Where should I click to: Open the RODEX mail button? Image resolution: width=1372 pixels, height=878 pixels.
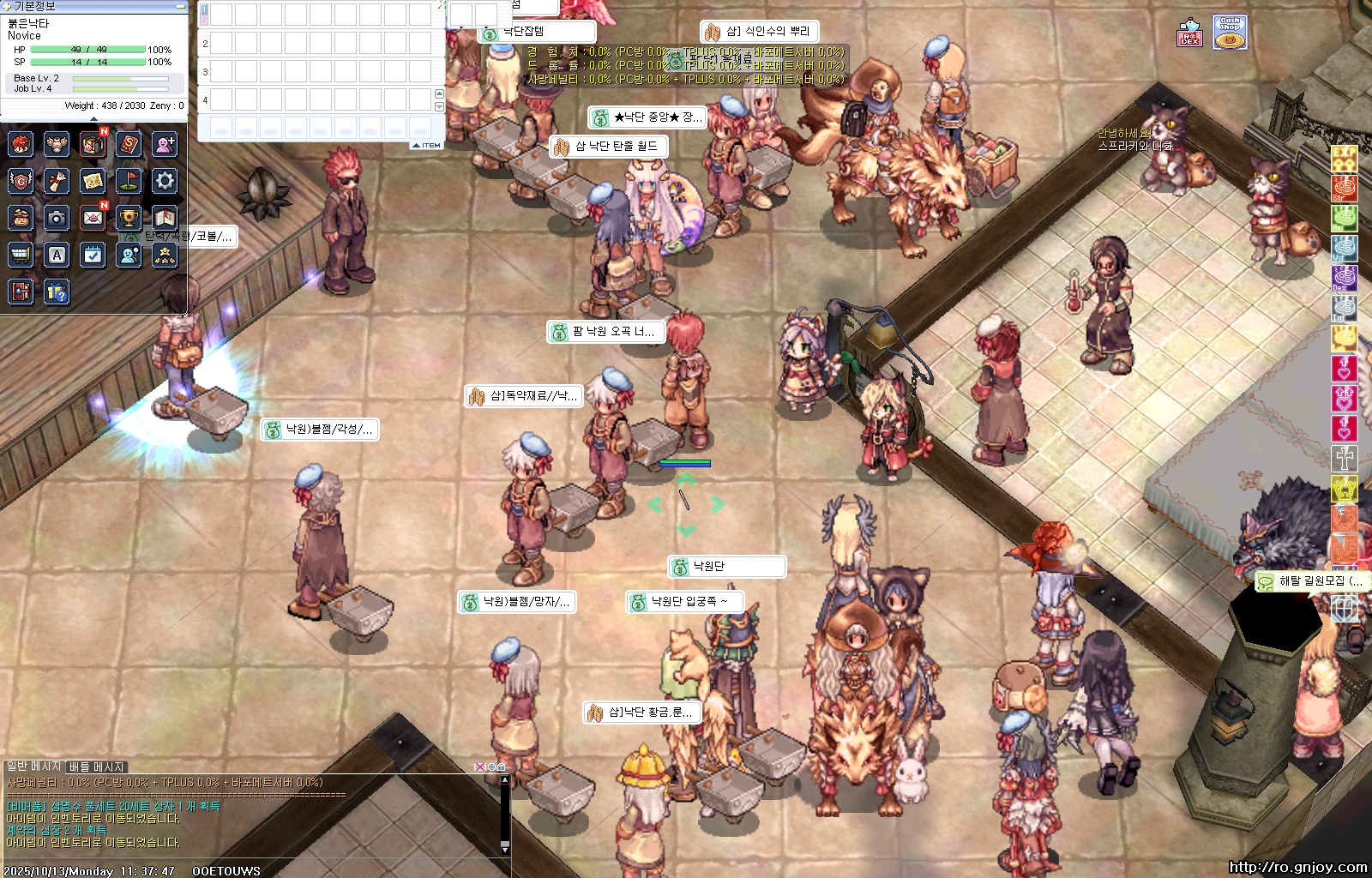(1189, 33)
